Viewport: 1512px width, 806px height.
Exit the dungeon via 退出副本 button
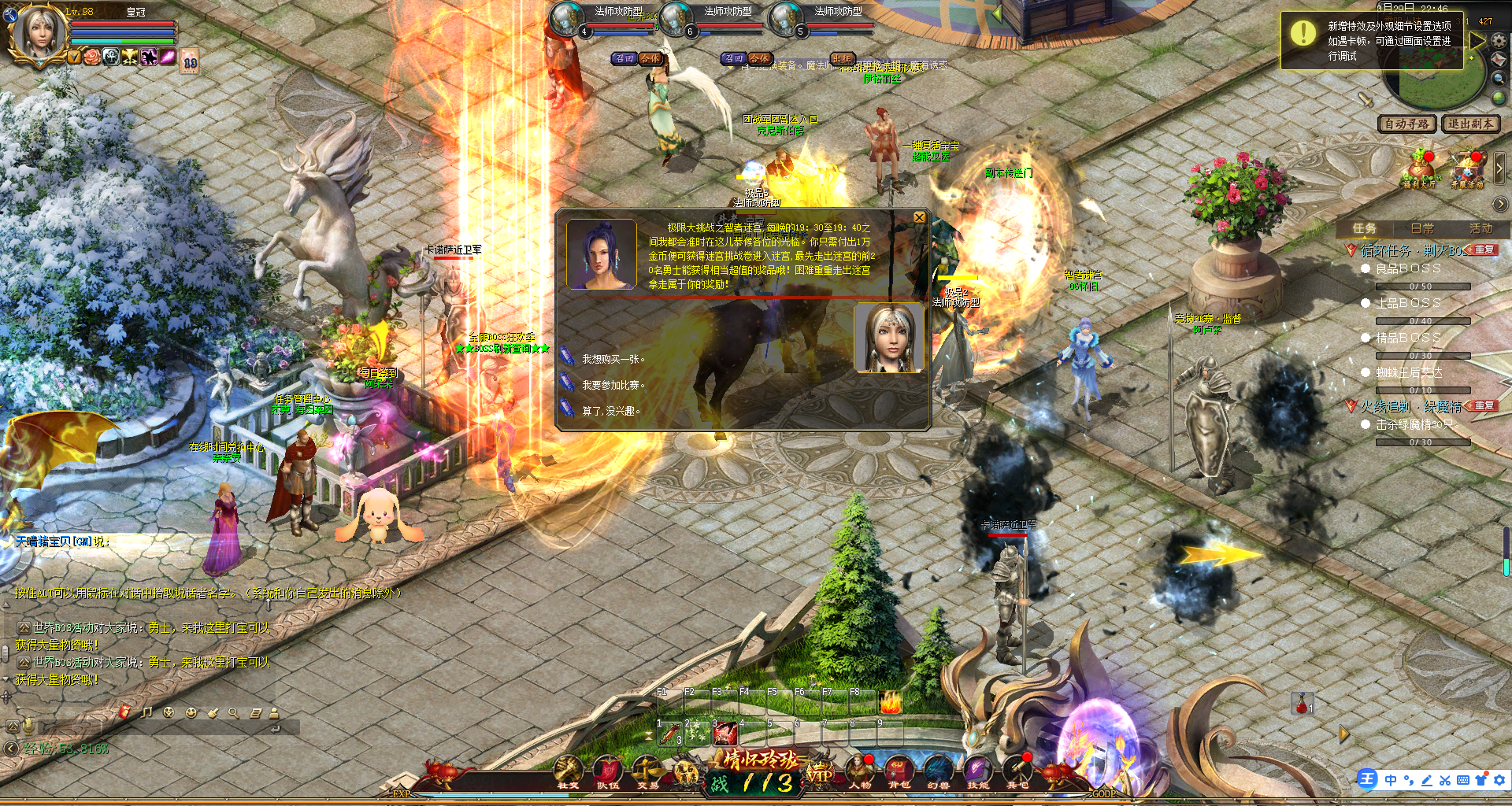click(1470, 124)
